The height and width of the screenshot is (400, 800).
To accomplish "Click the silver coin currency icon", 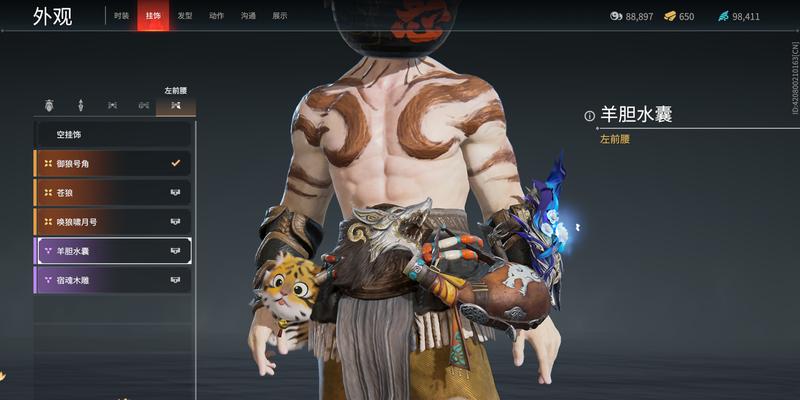I will (x=616, y=17).
